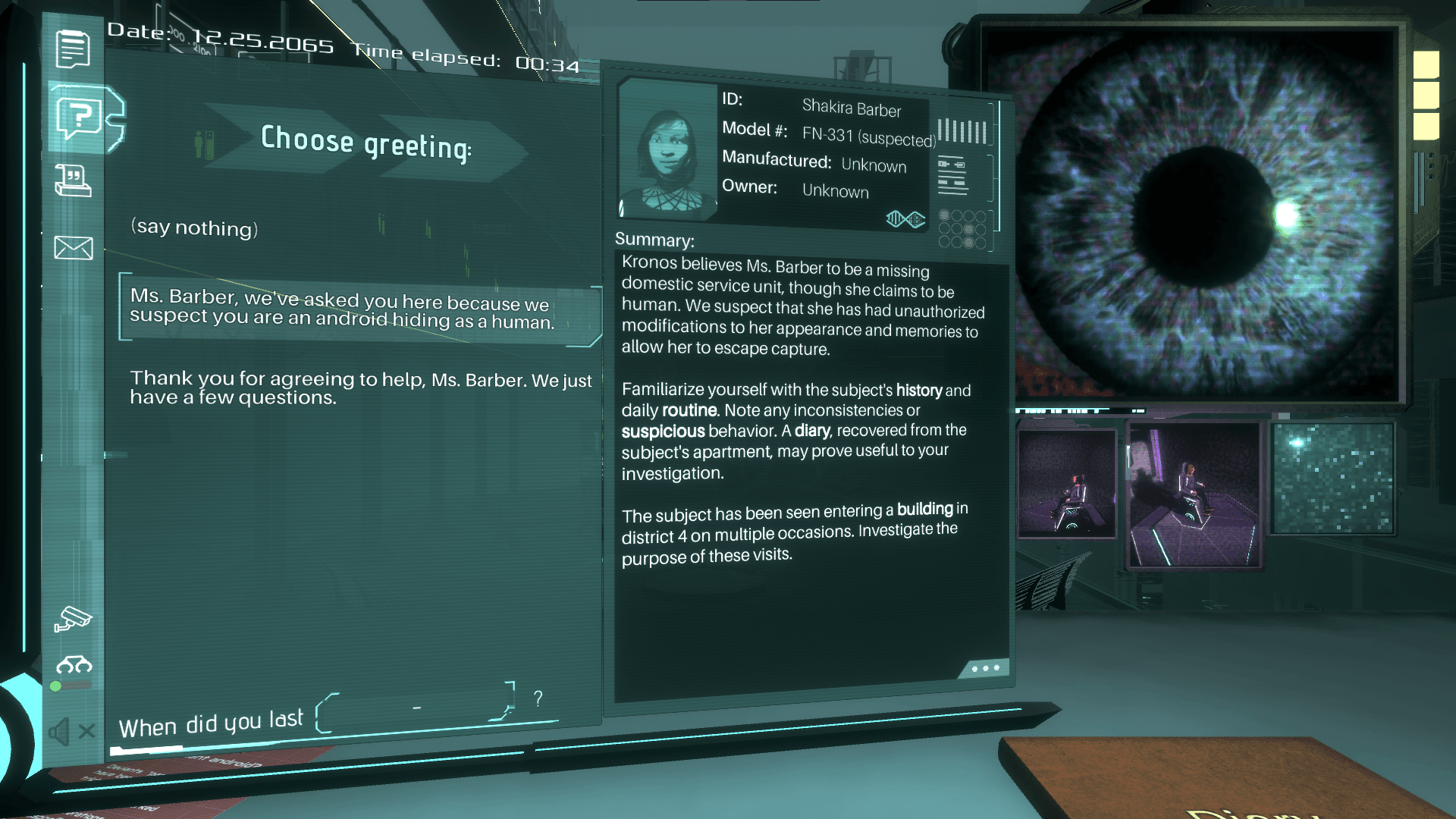Image resolution: width=1456 pixels, height=819 pixels.
Task: Open the static noise camera thumbnail
Action: tap(1333, 479)
